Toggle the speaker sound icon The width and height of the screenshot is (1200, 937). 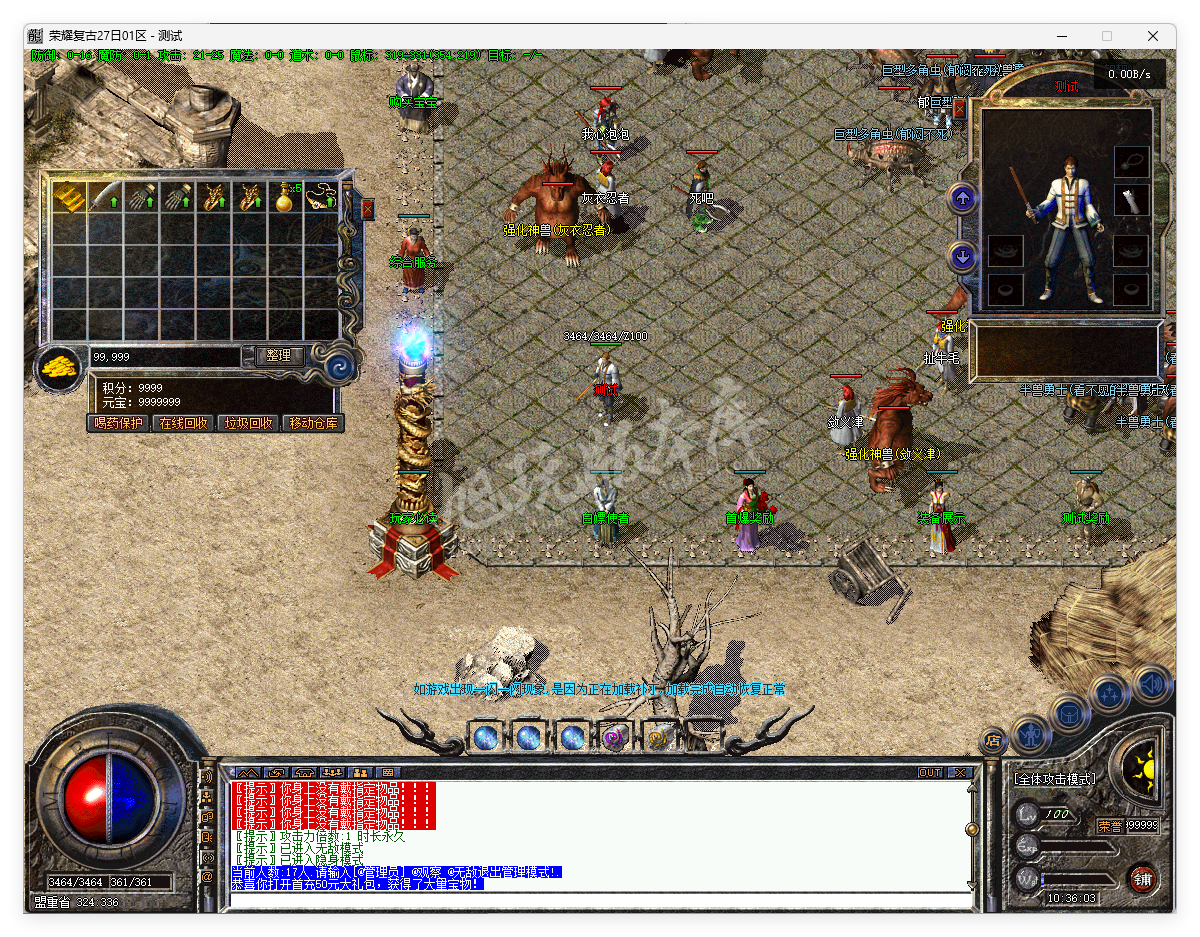pos(1152,684)
